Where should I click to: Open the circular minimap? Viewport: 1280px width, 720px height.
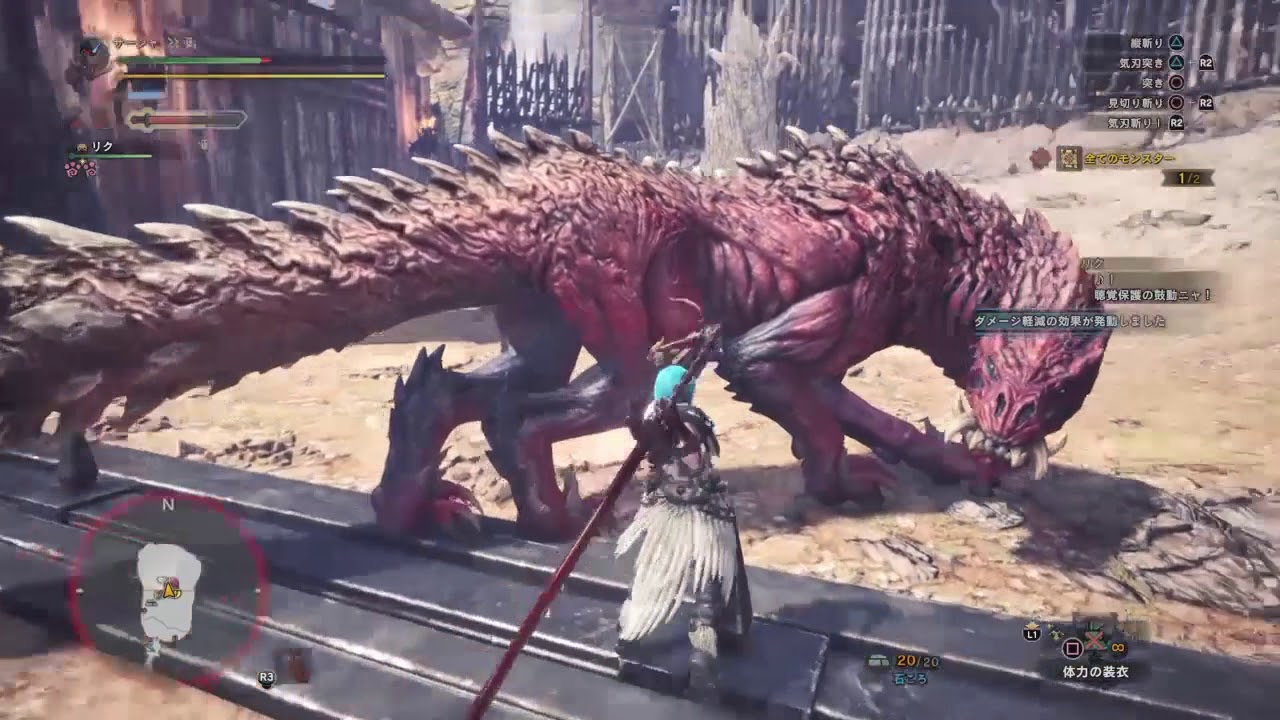coord(168,591)
